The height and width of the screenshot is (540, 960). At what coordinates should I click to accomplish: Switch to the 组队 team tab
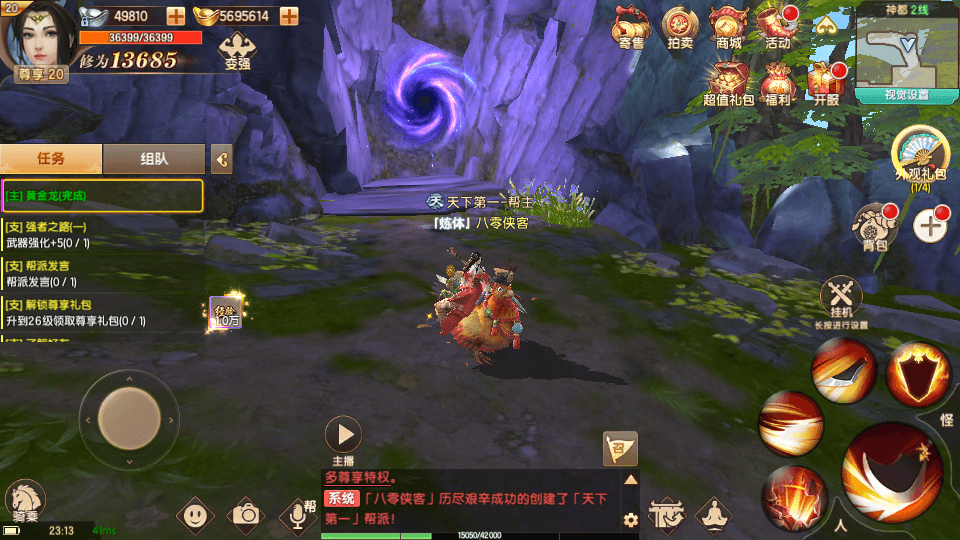click(x=154, y=158)
